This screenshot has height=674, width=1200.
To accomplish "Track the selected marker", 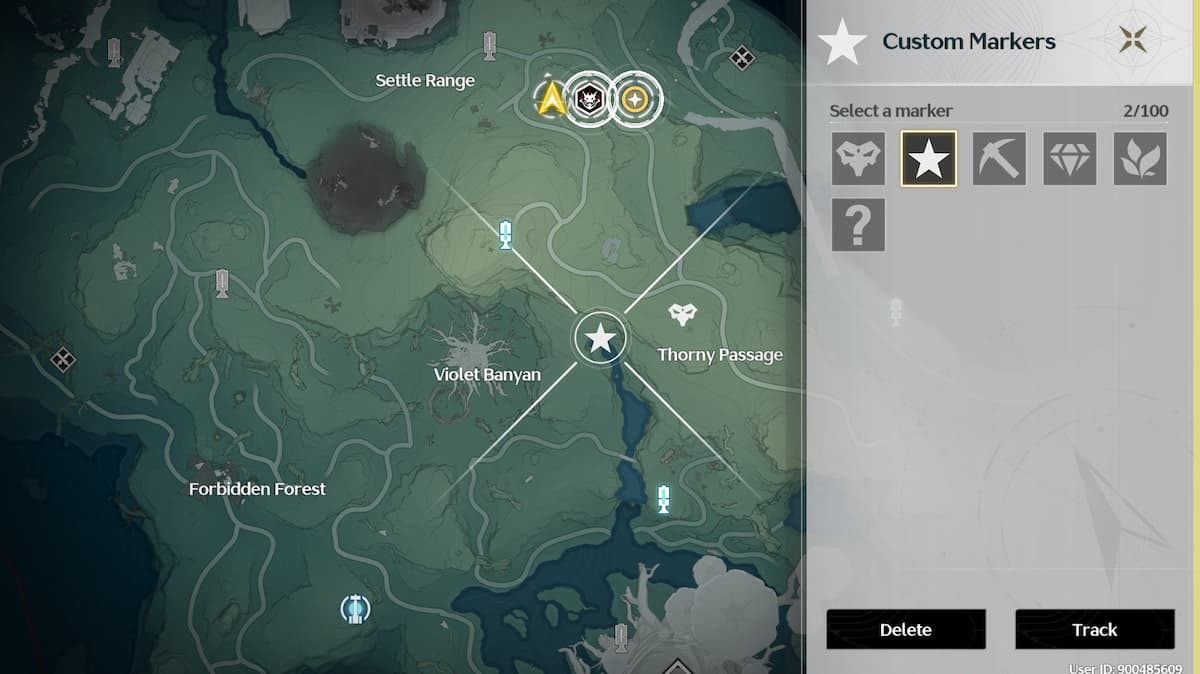I will (1094, 629).
